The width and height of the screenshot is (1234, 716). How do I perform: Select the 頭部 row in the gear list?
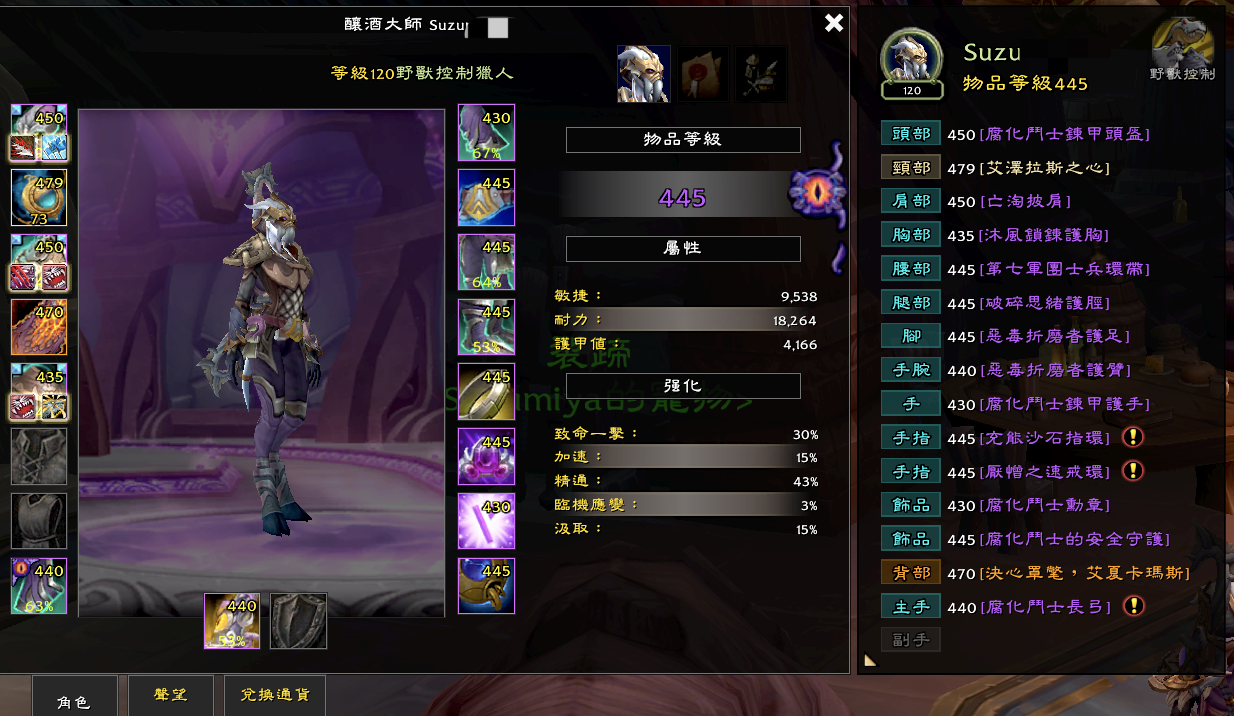pos(910,134)
